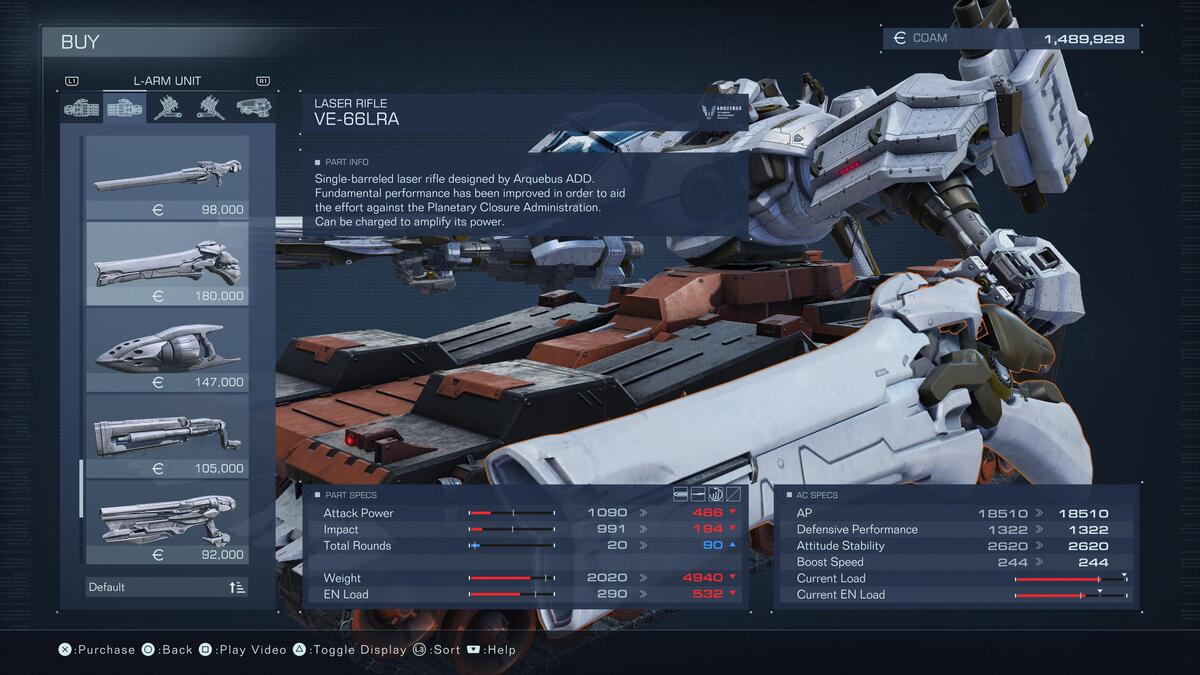The height and width of the screenshot is (675, 1200).
Task: Choose the weapon listed for 92,000
Action: [x=167, y=522]
